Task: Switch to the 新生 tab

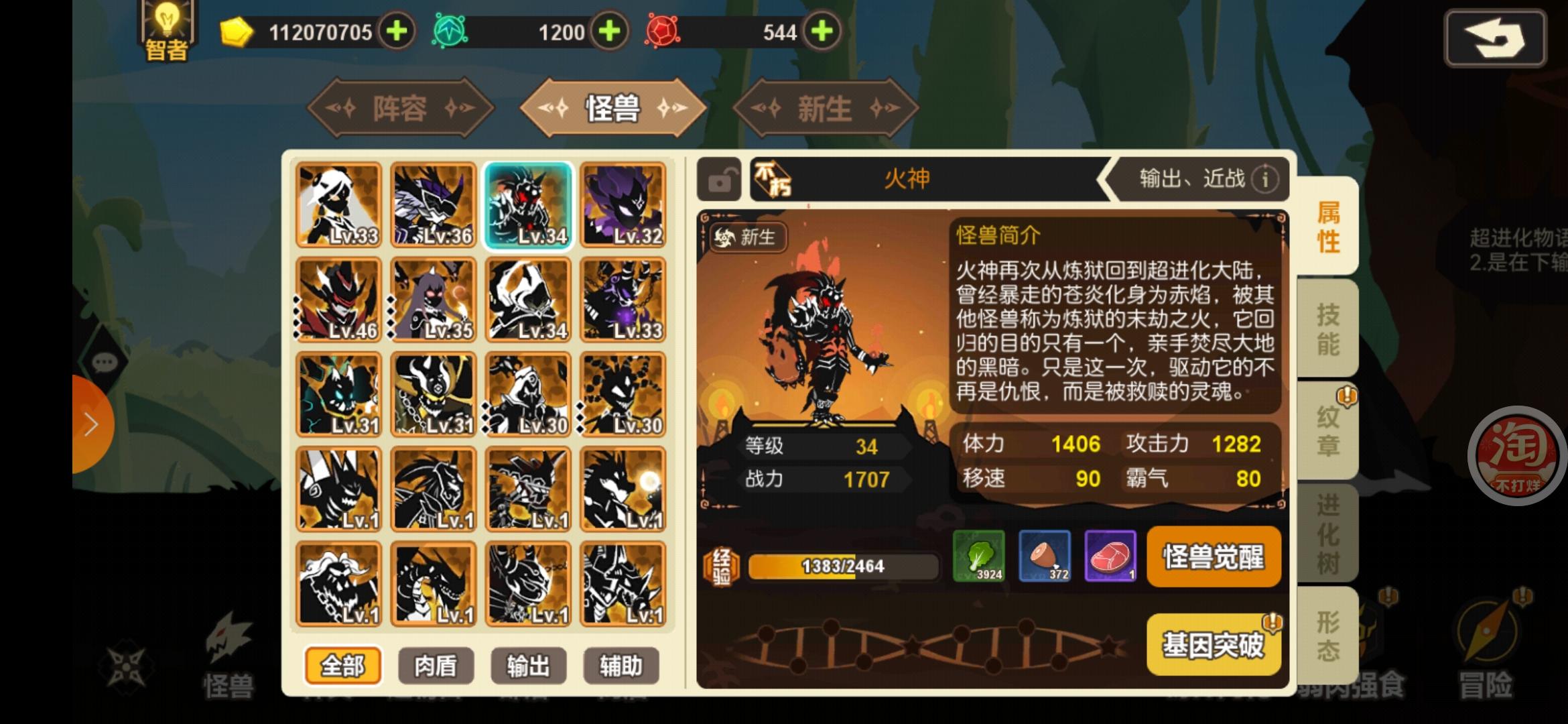Action: pos(824,107)
